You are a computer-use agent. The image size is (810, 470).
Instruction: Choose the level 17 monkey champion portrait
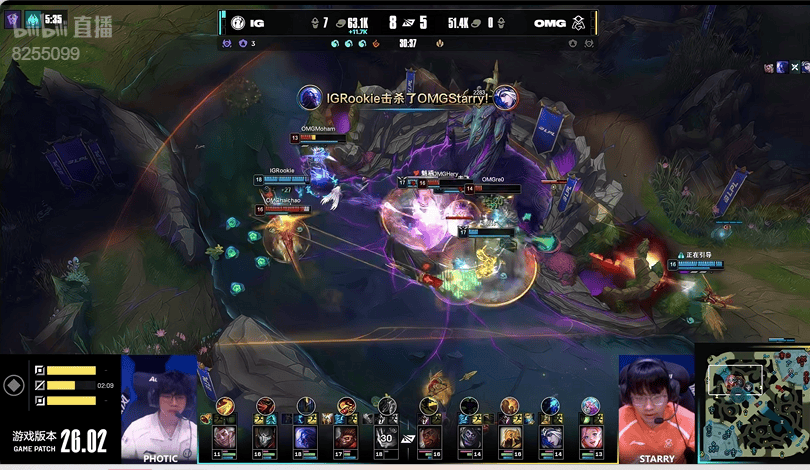346,437
